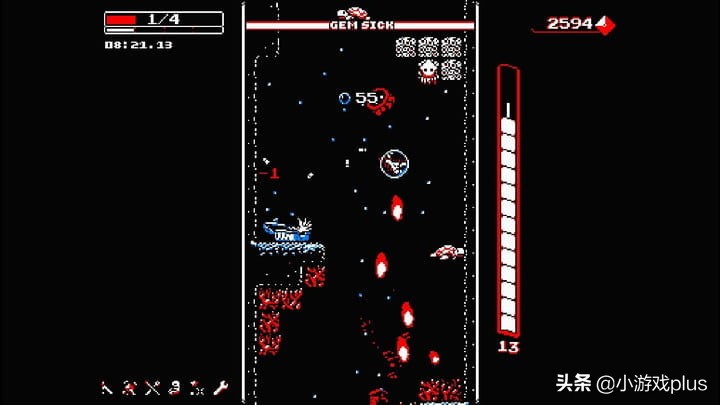This screenshot has width=720, height=405.
Task: Select the crossed tools upgrade icon
Action: pyautogui.click(x=152, y=387)
